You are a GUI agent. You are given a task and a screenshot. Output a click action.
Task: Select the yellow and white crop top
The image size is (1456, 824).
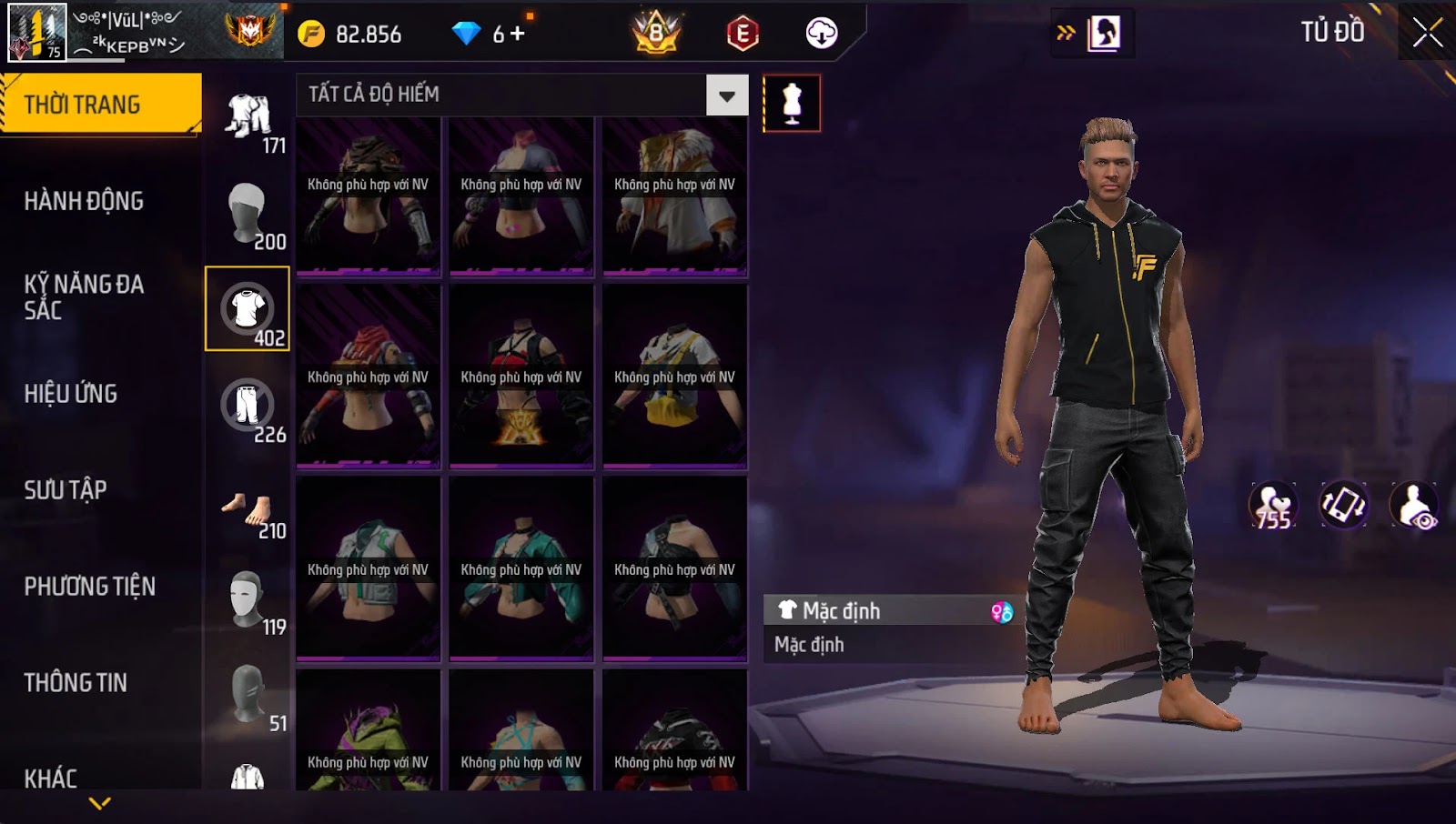coord(674,377)
